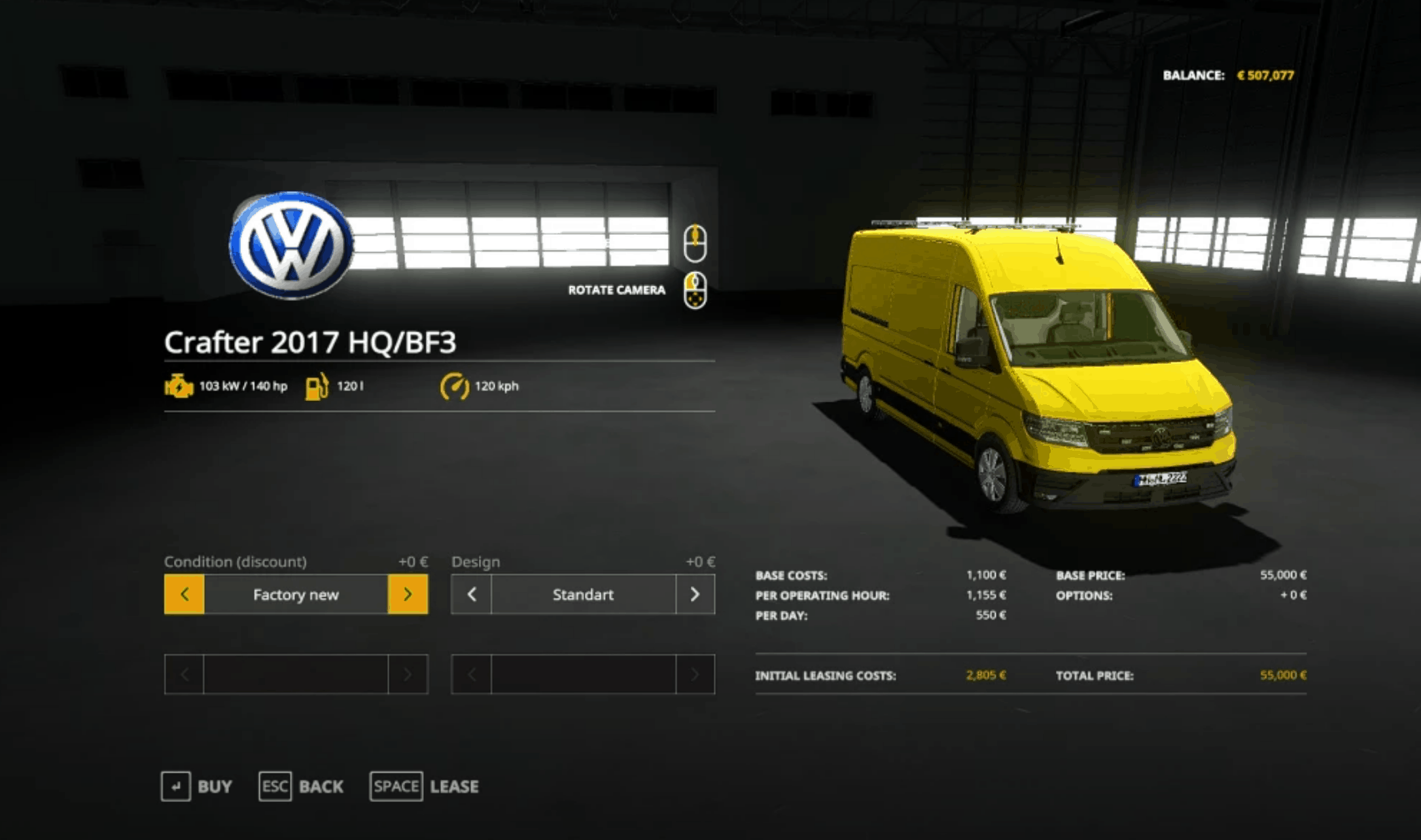Viewport: 1421px width, 840px height.
Task: Select next Condition option arrow
Action: (x=408, y=594)
